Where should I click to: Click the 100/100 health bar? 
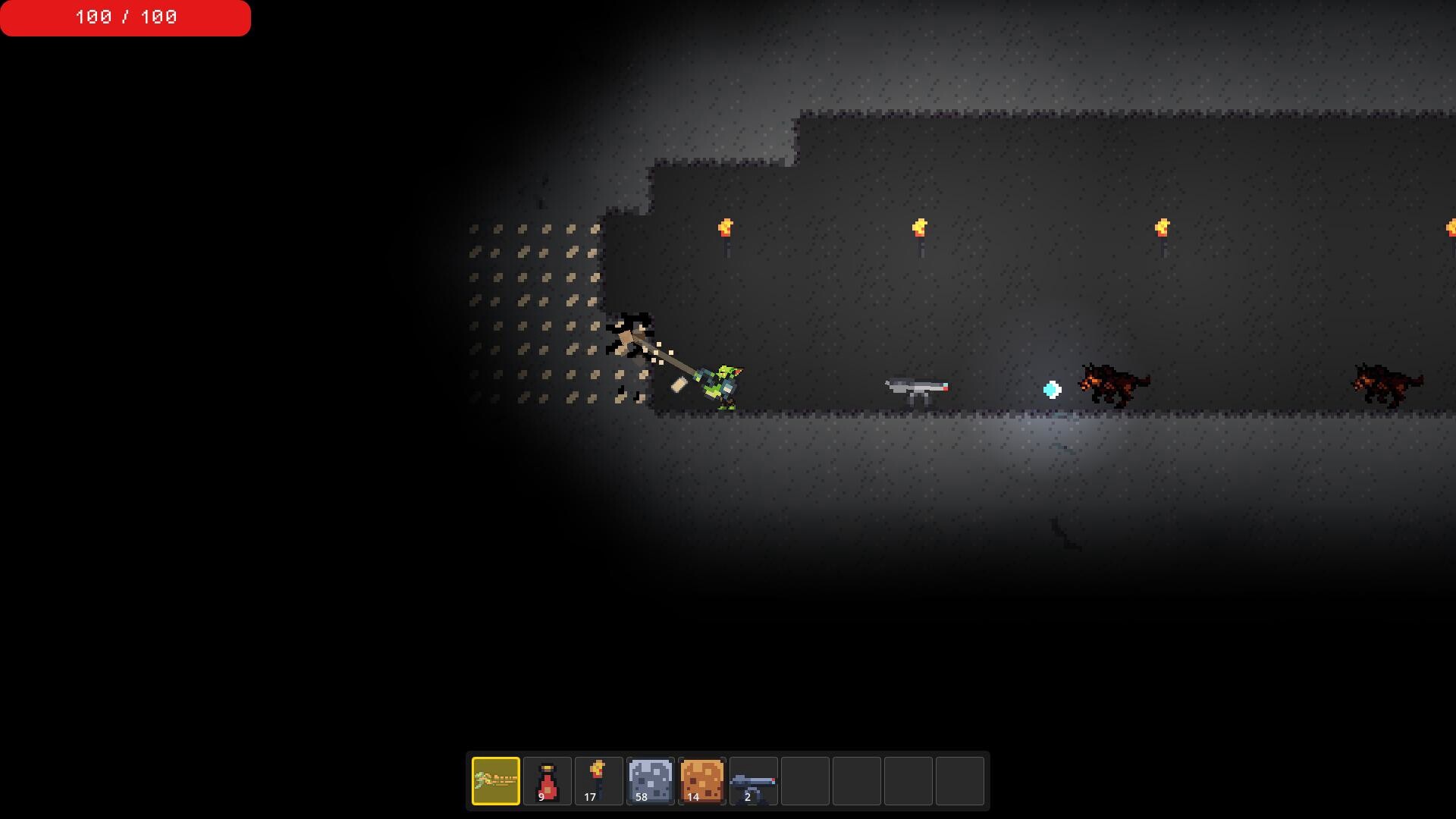point(125,18)
